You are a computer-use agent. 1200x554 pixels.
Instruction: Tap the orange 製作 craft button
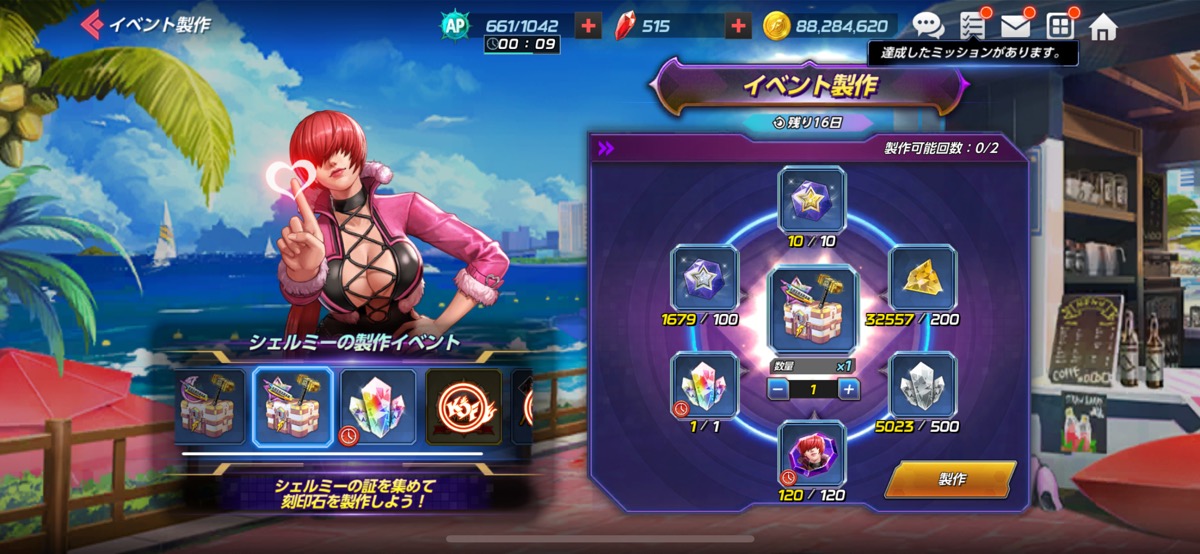(950, 479)
